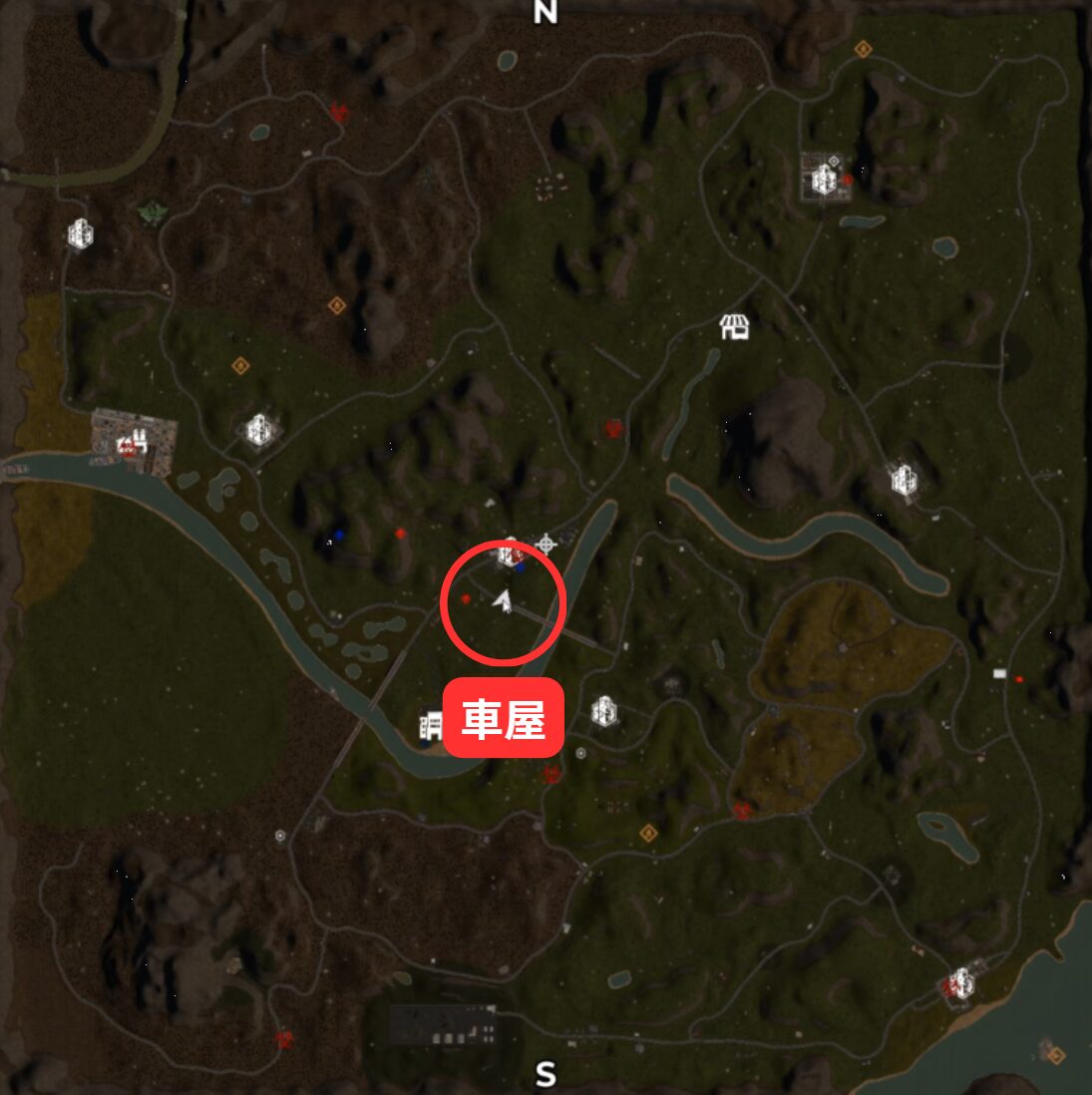
Task: Click the red 車屋 label
Action: tap(504, 718)
